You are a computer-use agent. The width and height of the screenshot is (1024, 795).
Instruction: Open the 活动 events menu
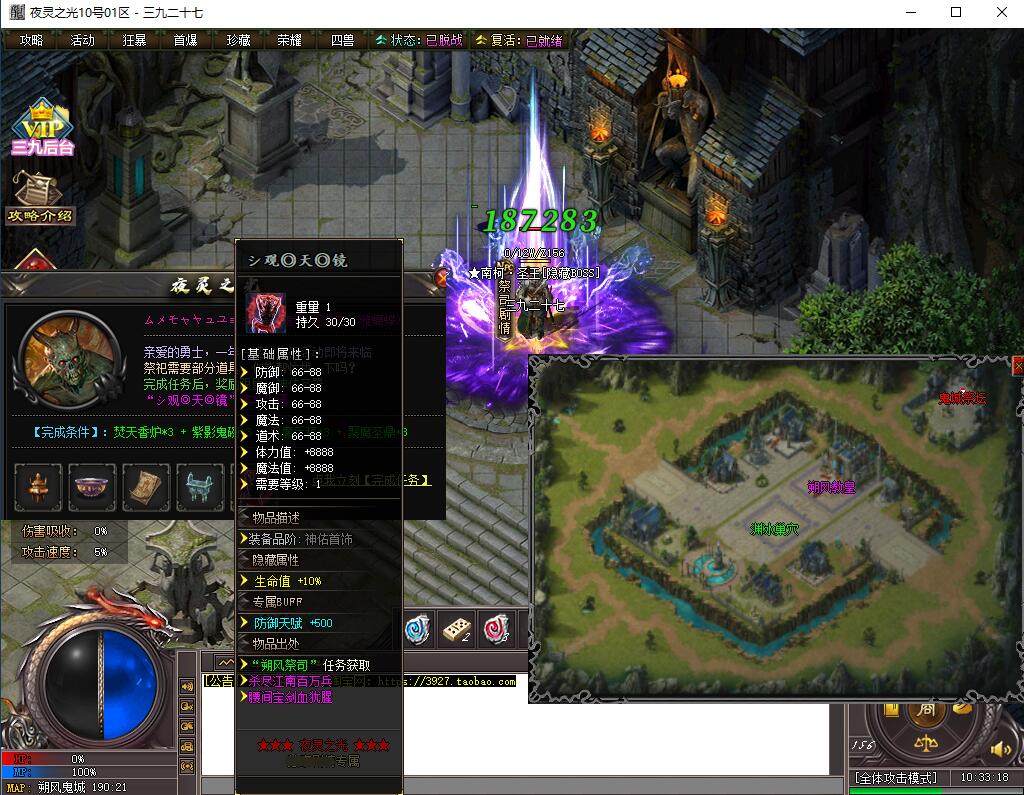83,40
